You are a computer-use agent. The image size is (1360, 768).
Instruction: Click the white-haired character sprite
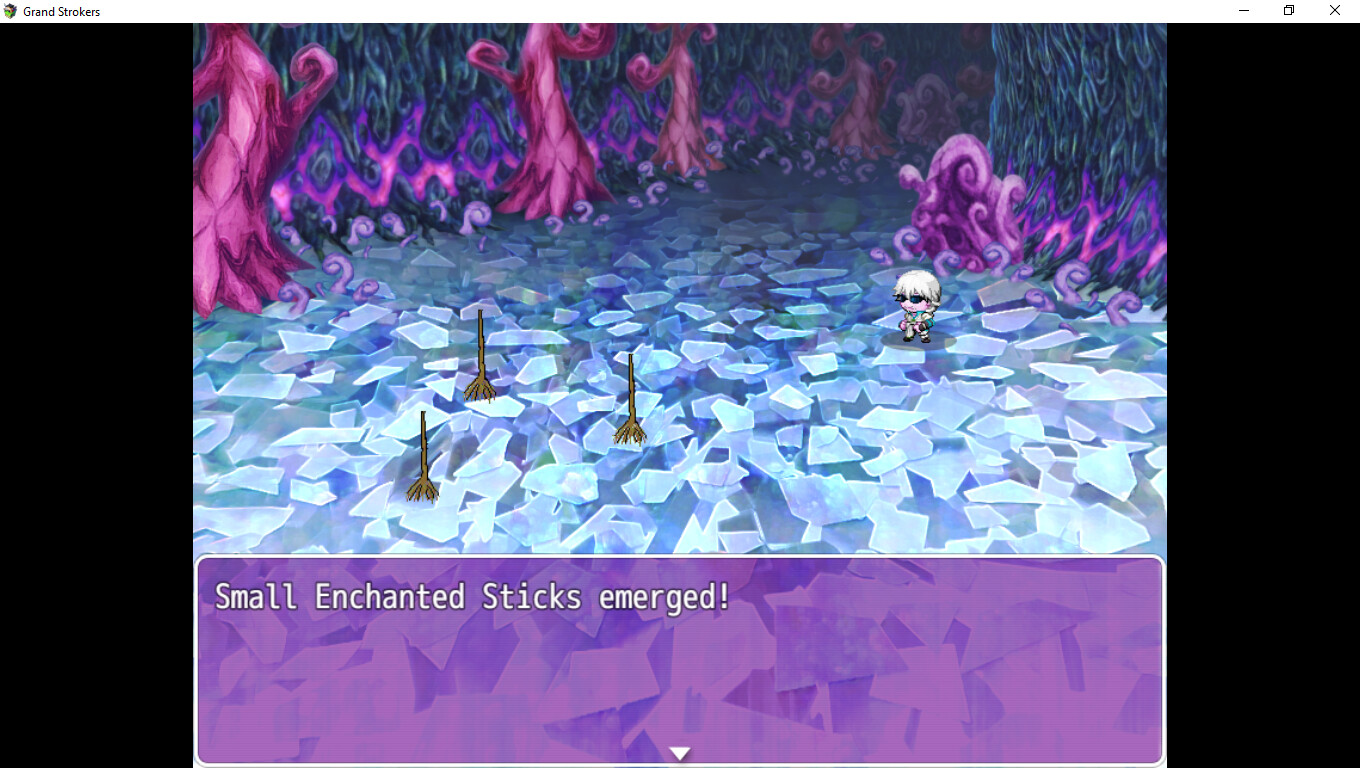[916, 305]
